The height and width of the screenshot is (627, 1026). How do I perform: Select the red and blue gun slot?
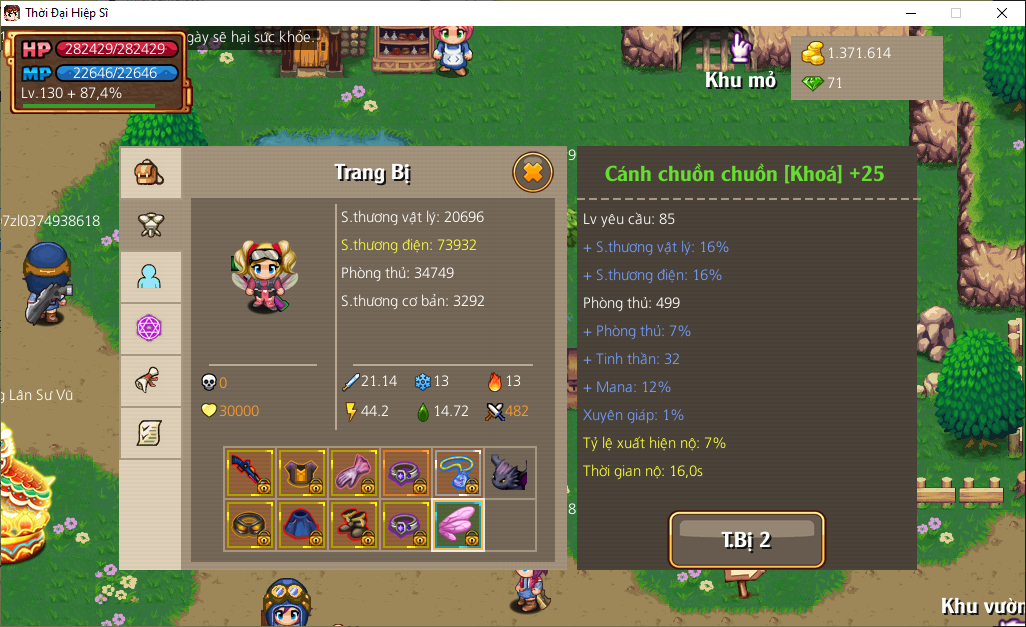250,472
